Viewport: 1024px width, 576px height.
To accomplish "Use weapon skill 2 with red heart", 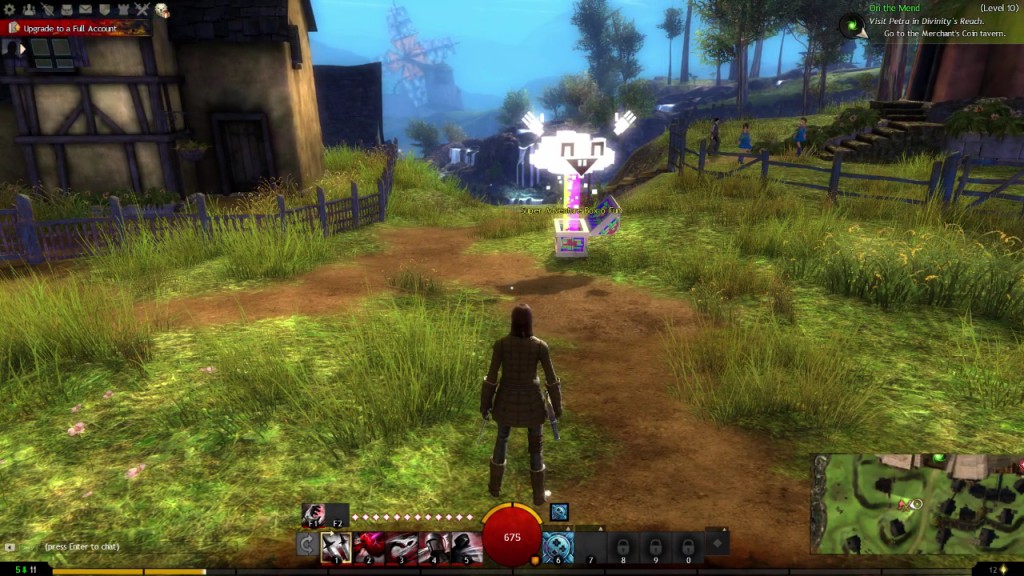I will [x=369, y=546].
